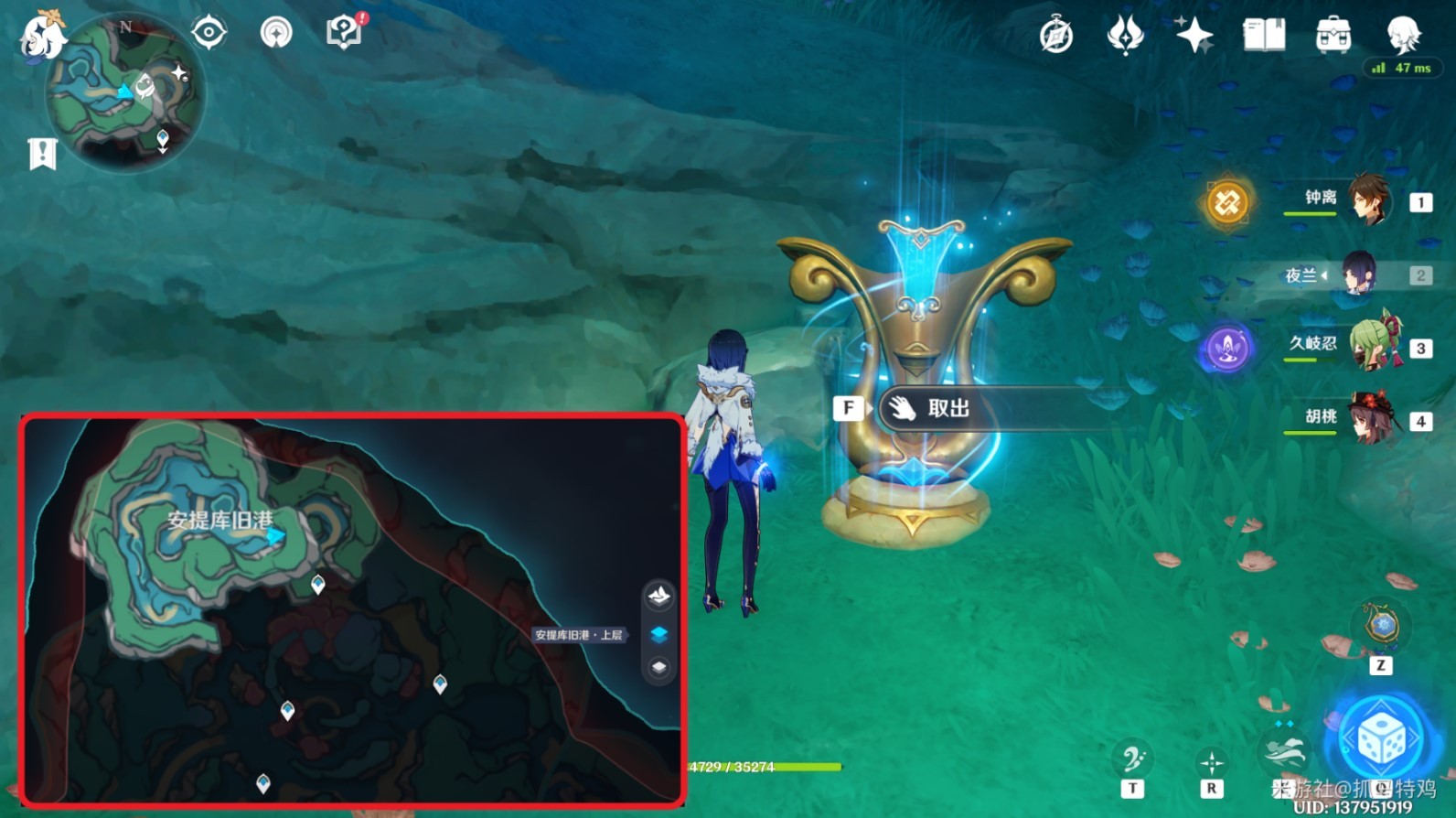Select surface layer icon on the inset map
This screenshot has width=1456, height=818.
coord(660,596)
